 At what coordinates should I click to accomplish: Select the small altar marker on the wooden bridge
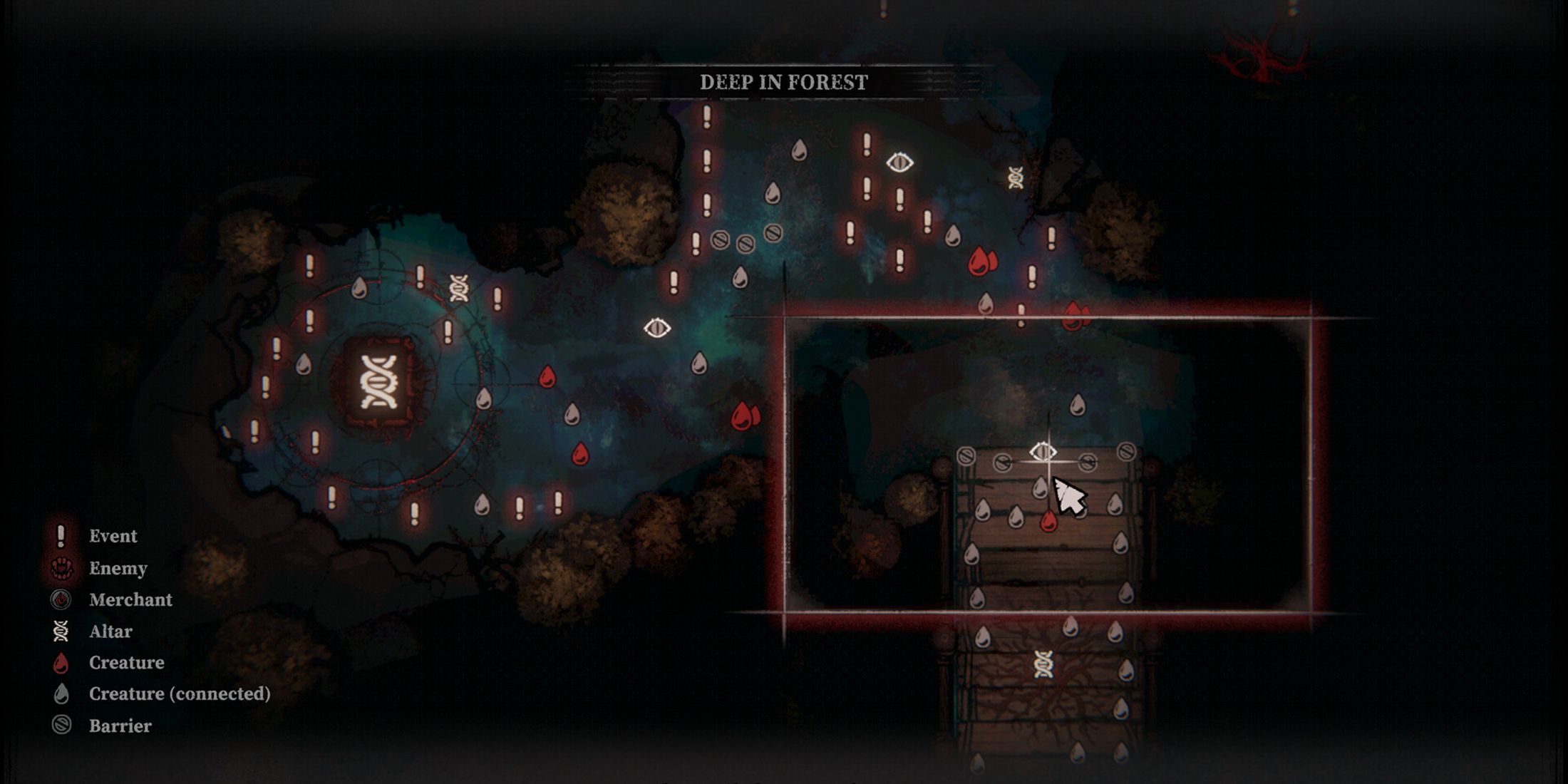click(1043, 665)
